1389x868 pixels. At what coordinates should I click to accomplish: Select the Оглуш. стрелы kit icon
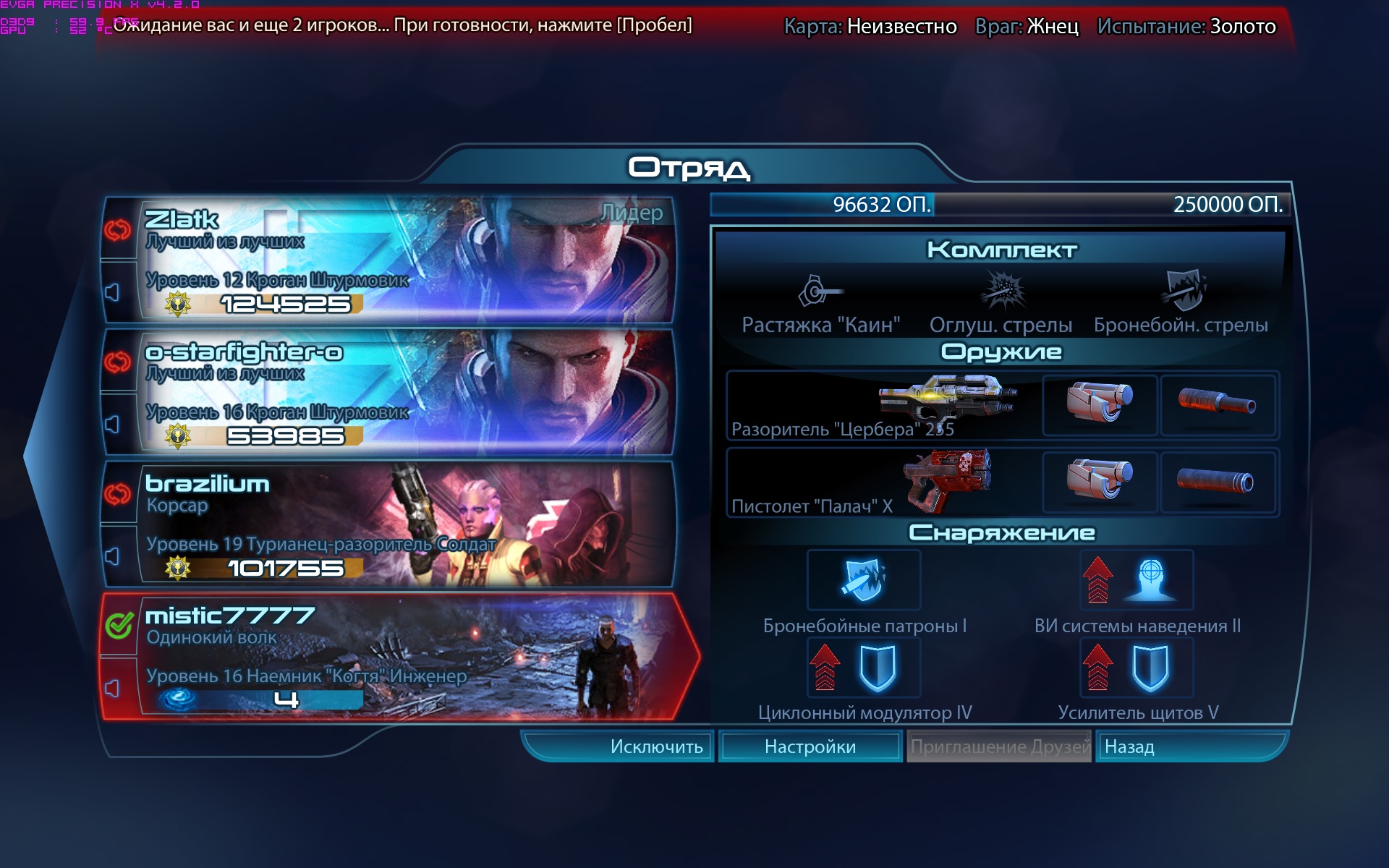pyautogui.click(x=1001, y=292)
